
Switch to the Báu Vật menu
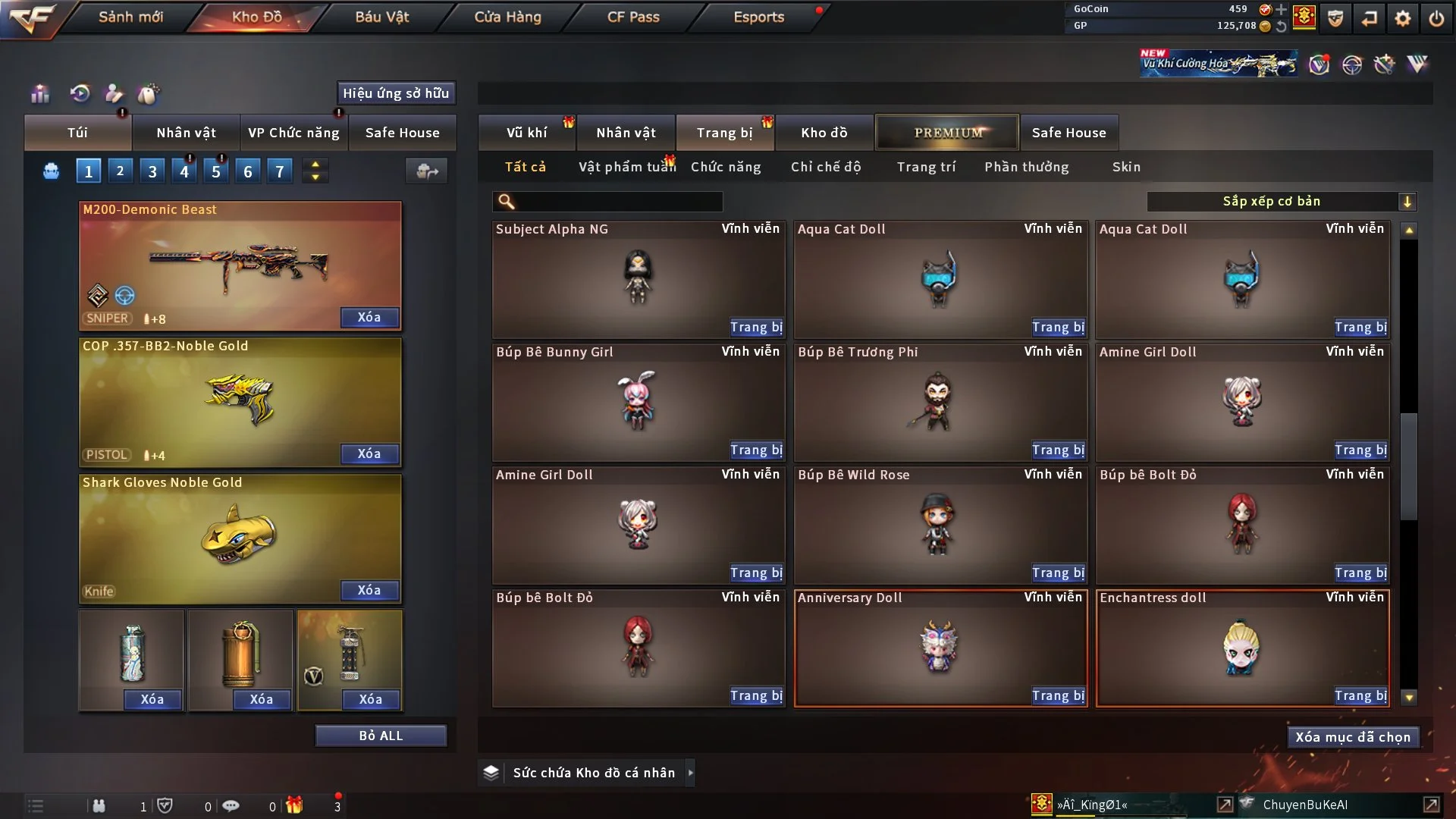pyautogui.click(x=381, y=17)
